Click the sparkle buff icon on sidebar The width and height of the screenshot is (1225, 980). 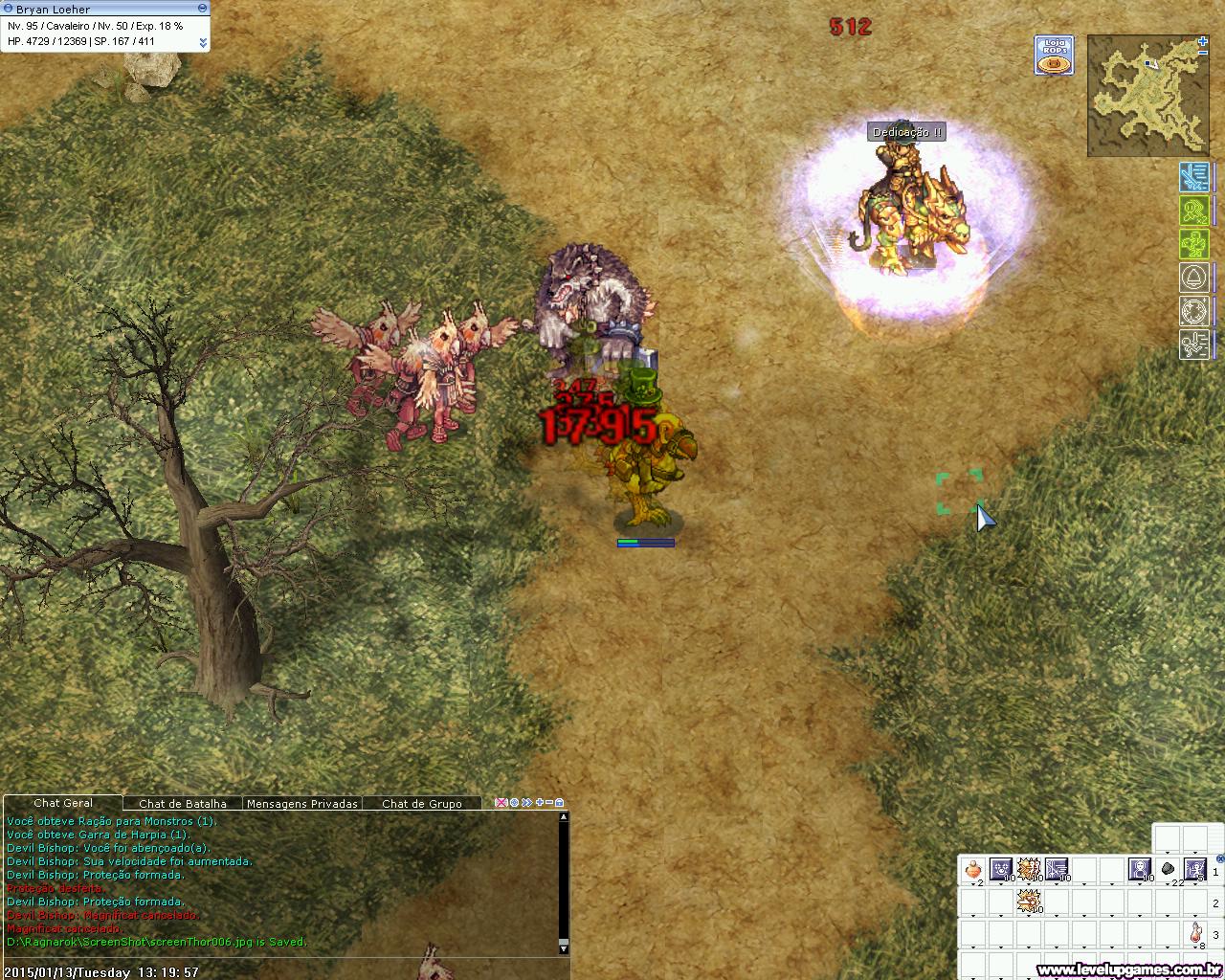click(1193, 310)
